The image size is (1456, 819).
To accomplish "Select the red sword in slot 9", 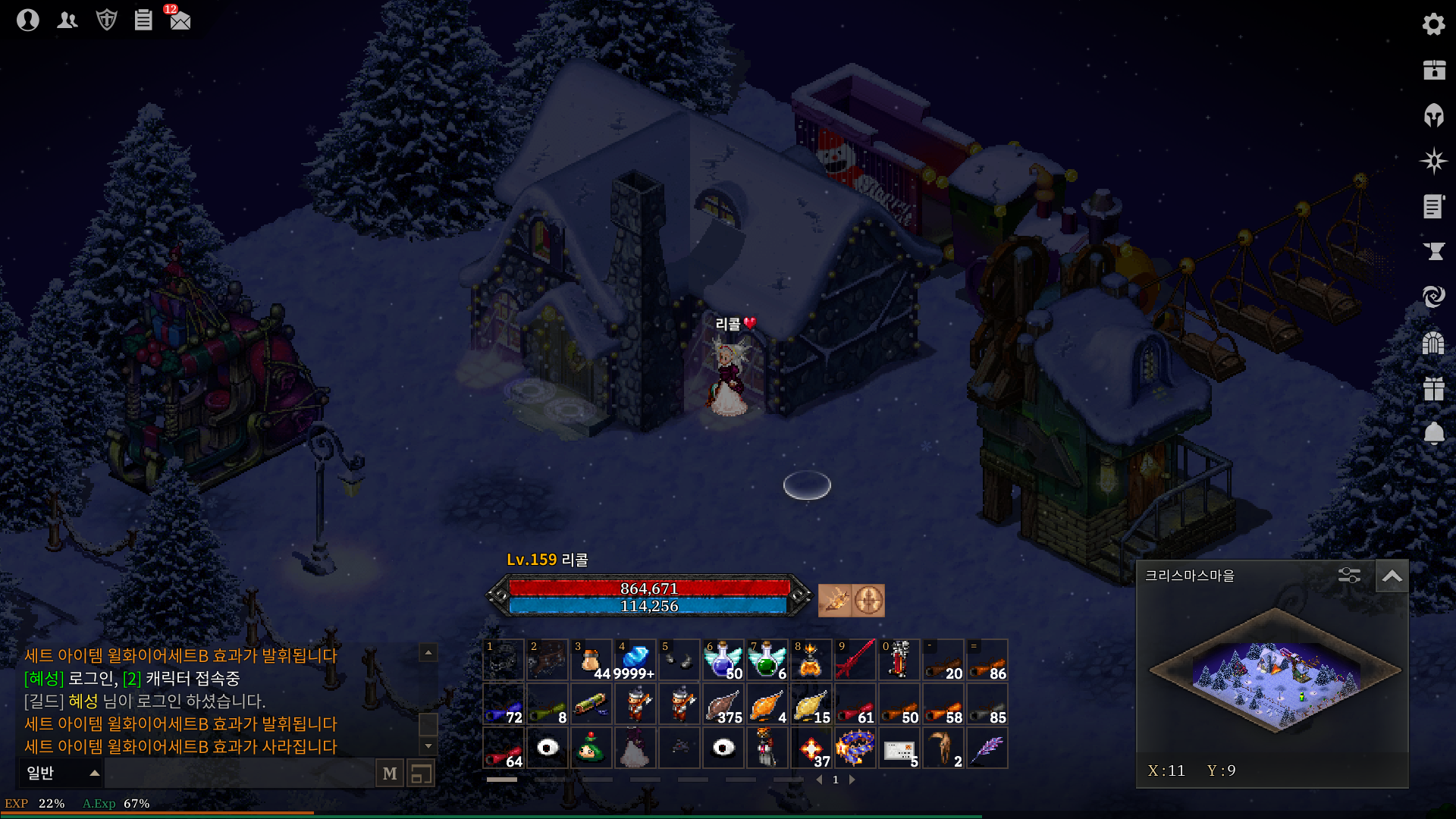I will pyautogui.click(x=855, y=660).
